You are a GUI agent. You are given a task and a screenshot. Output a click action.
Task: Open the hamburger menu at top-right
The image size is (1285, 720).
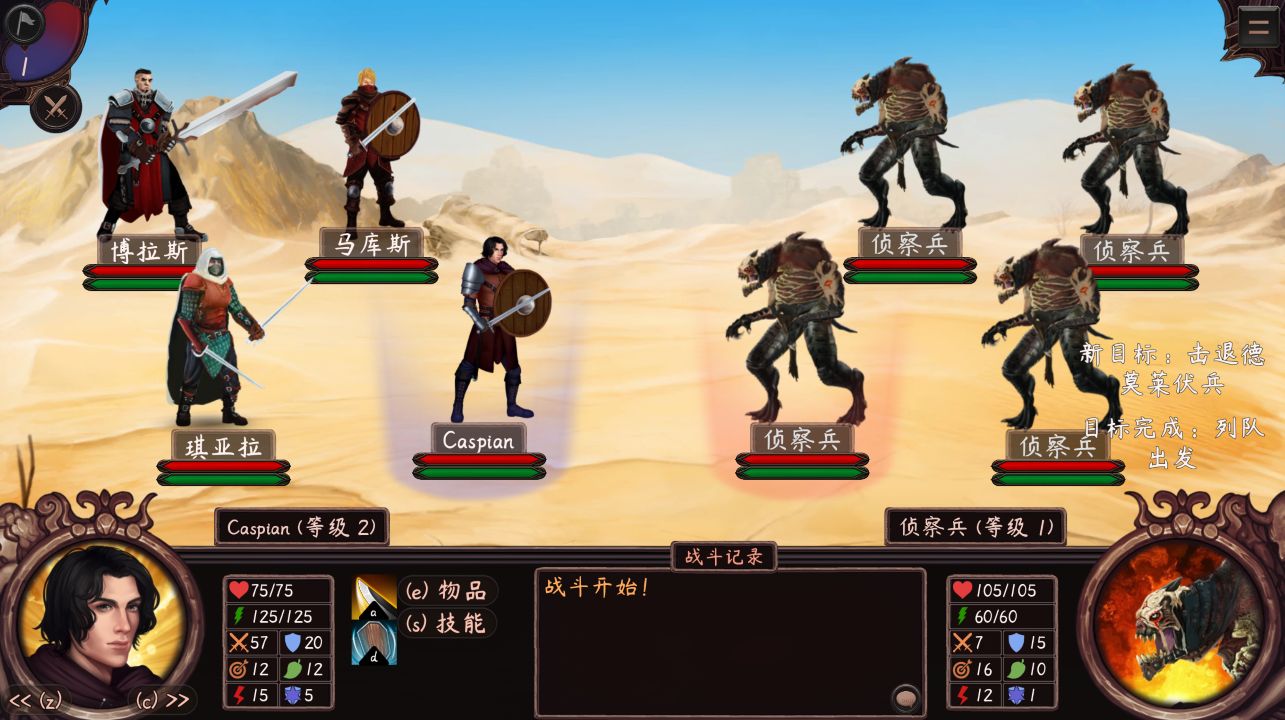[1257, 25]
